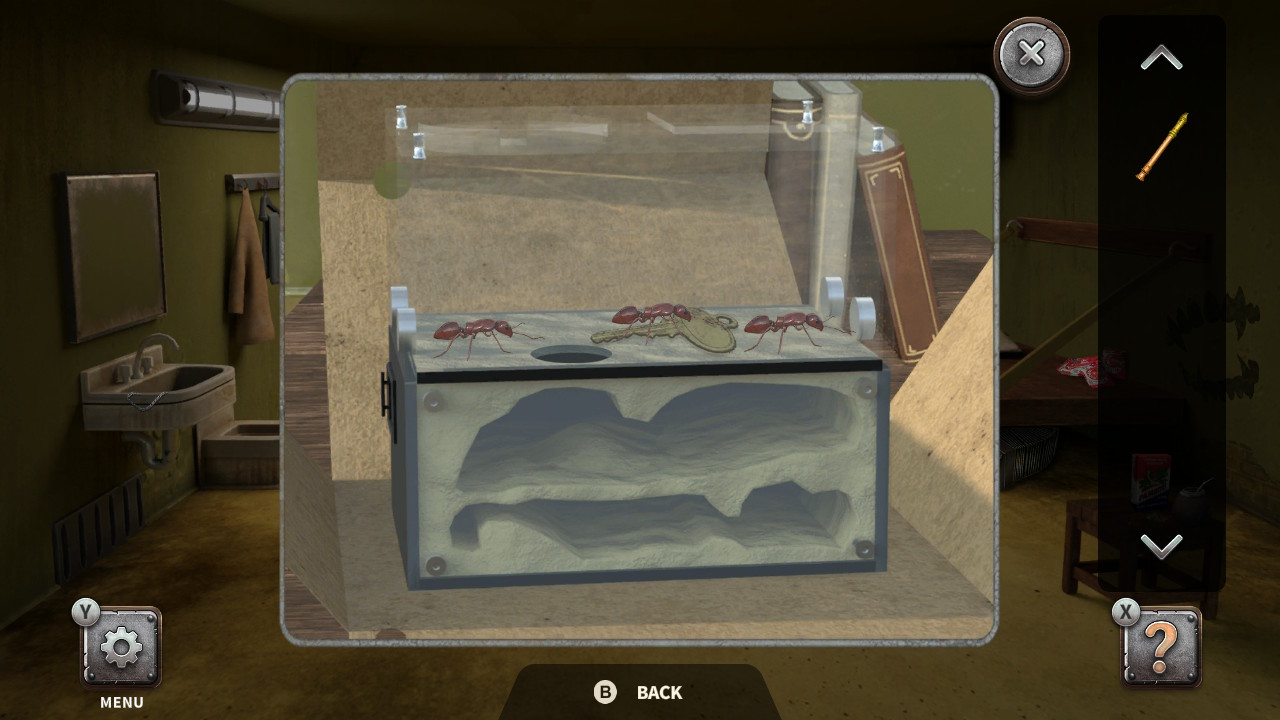1280x720 pixels.
Task: Open the settings gear menu
Action: tap(120, 645)
